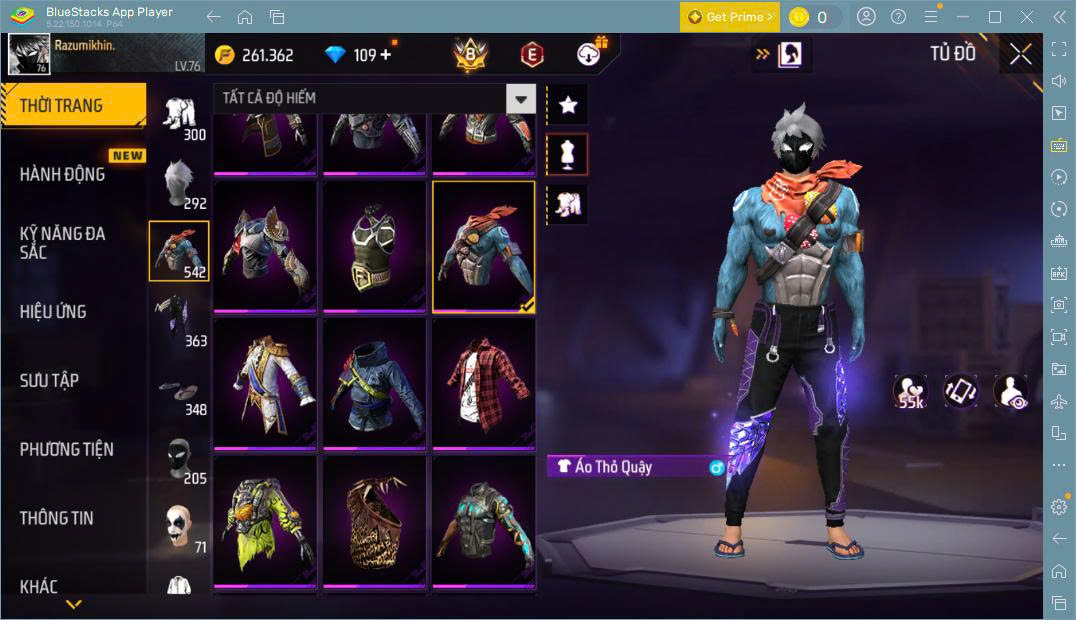Go to the Sưu Tập menu
This screenshot has height=620, width=1076.
pyautogui.click(x=49, y=380)
